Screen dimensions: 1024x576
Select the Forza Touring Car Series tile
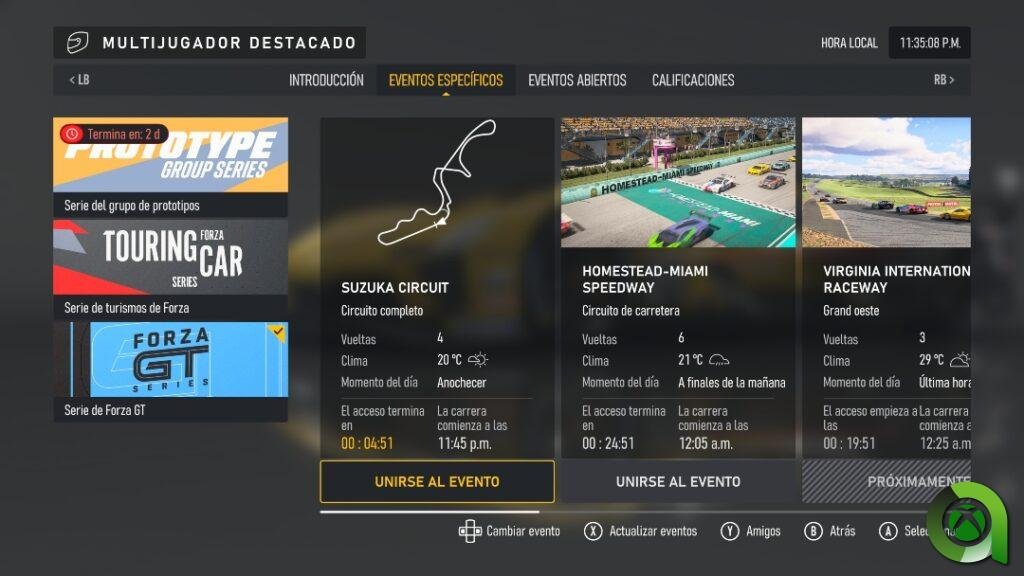(x=170, y=268)
